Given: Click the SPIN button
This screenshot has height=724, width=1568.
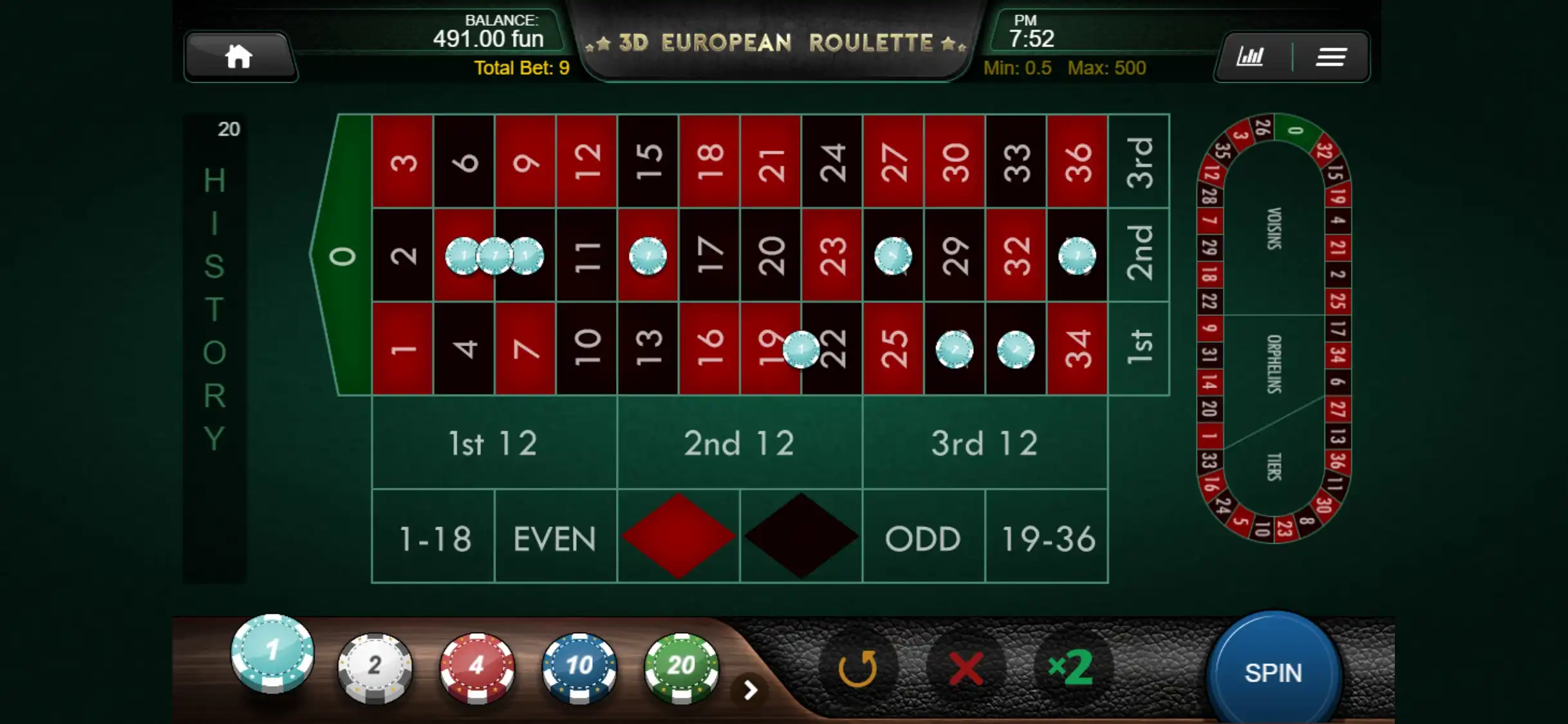Looking at the screenshot, I should [x=1273, y=673].
